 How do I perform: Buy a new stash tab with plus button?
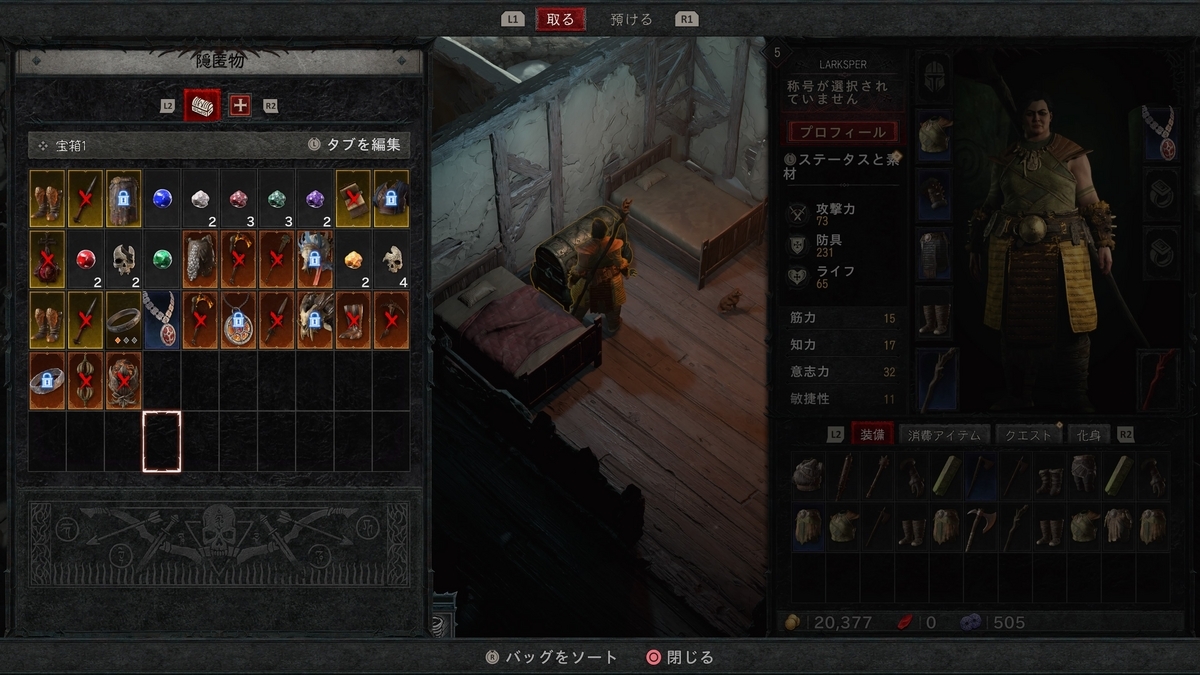click(x=240, y=105)
